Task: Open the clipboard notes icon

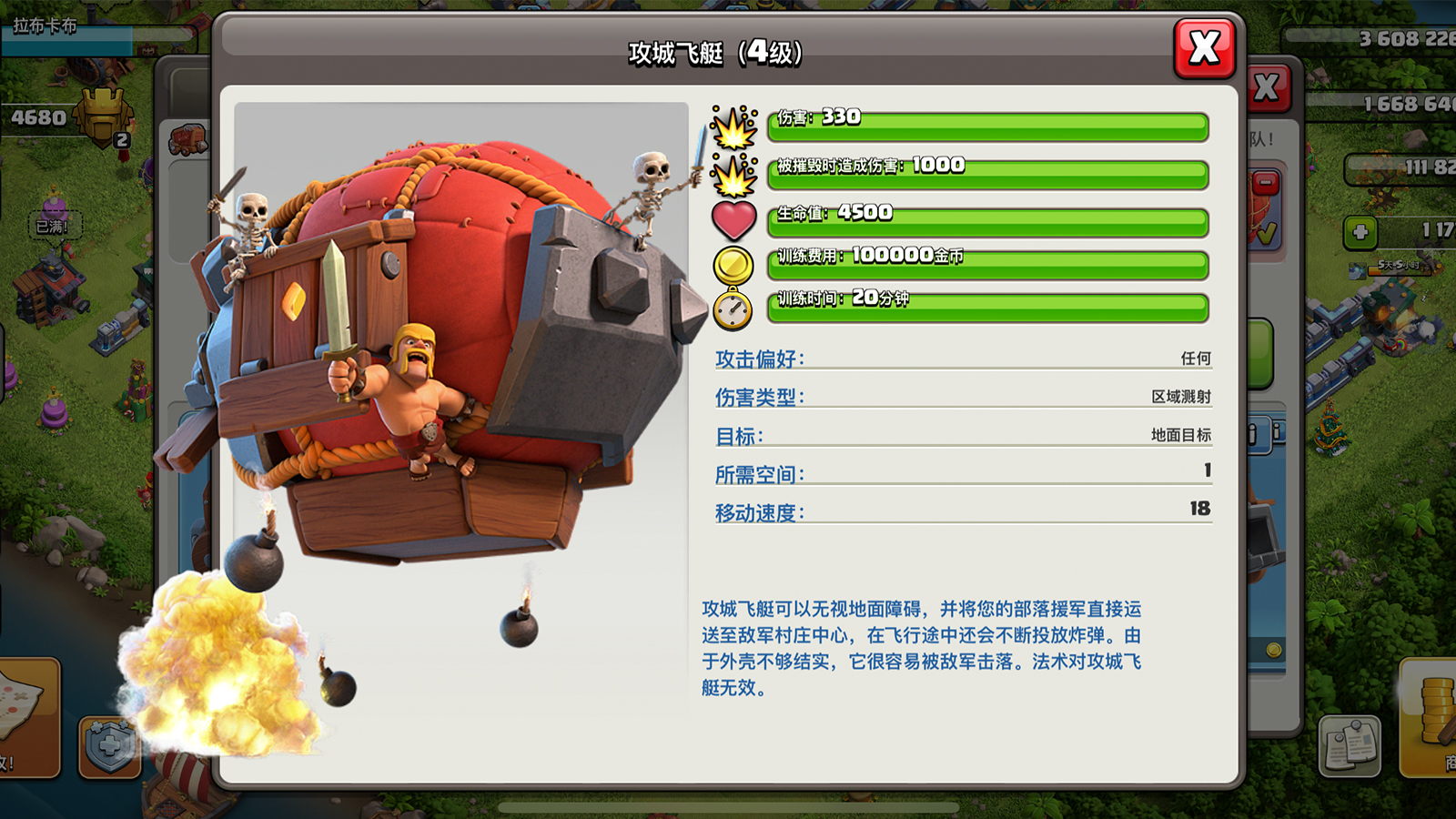Action: coord(1350,746)
